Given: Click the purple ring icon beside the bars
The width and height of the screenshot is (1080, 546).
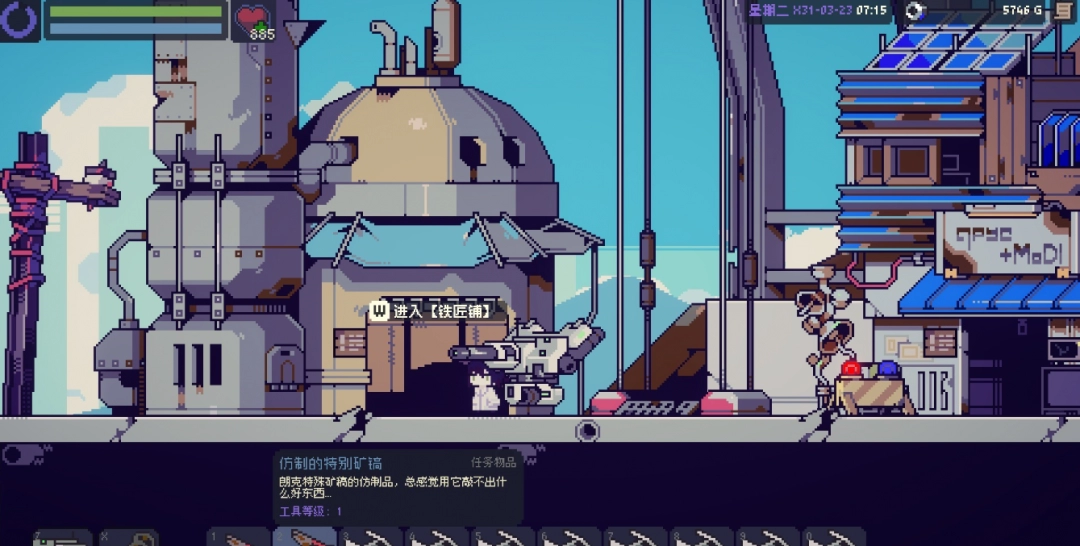Looking at the screenshot, I should pos(19,18).
